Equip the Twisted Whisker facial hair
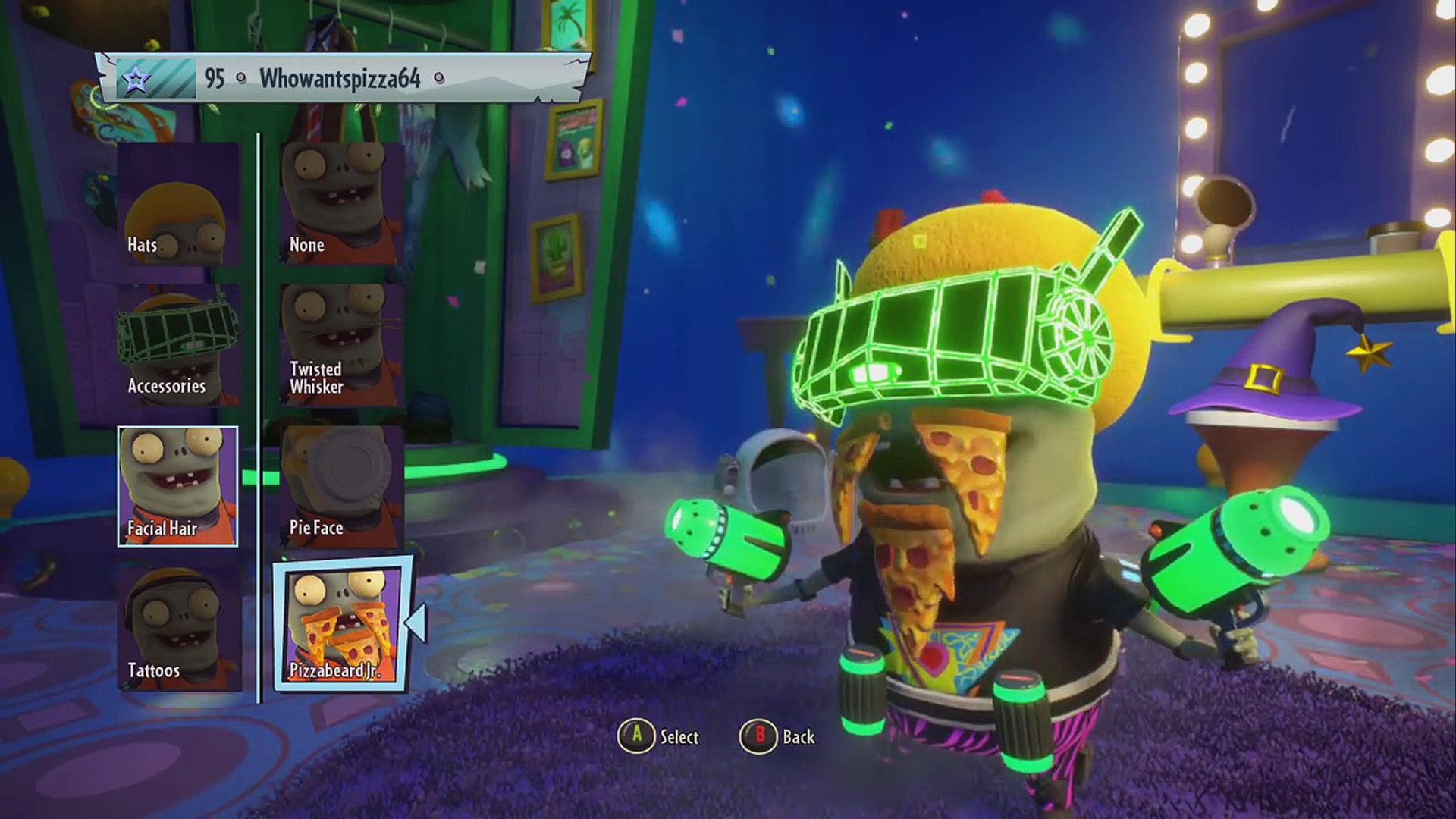Image resolution: width=1456 pixels, height=819 pixels. pyautogui.click(x=340, y=345)
